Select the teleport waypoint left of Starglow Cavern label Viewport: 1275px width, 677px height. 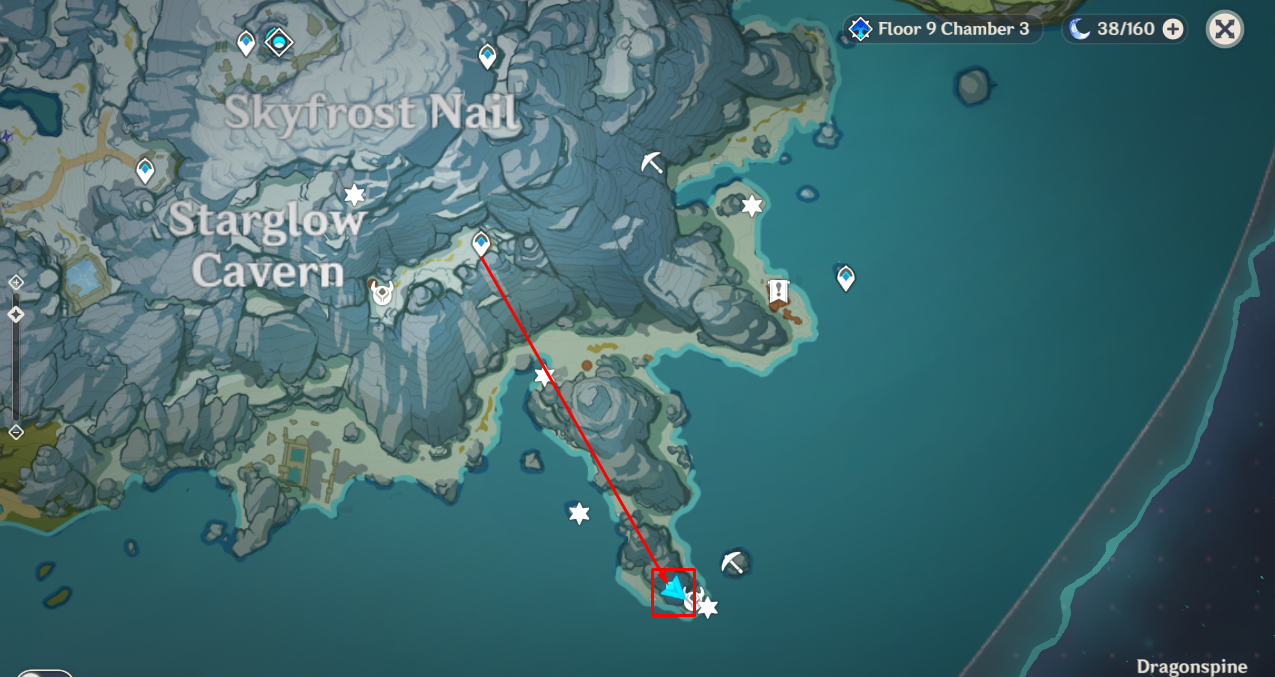(x=146, y=170)
